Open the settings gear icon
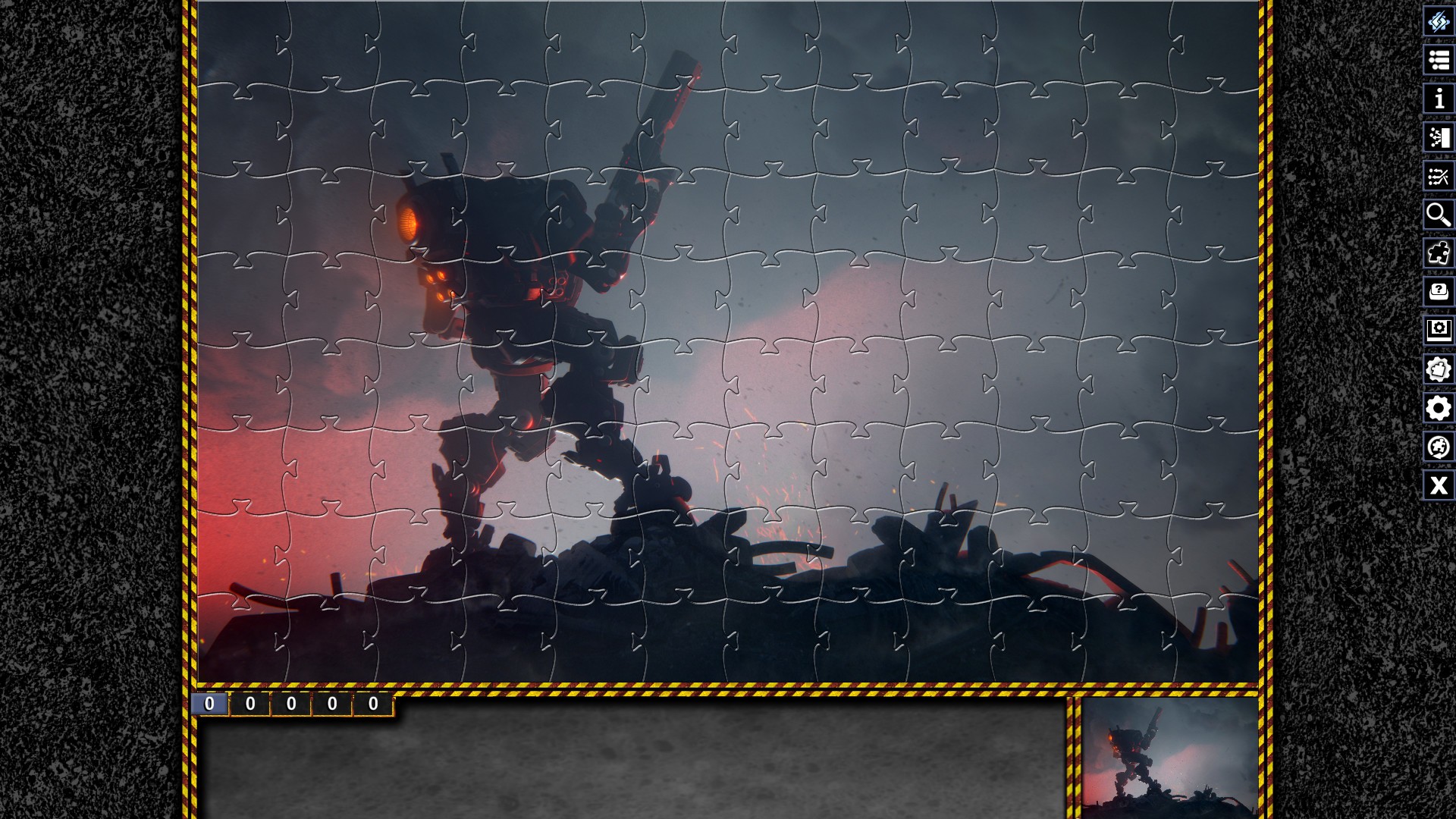 (x=1439, y=408)
